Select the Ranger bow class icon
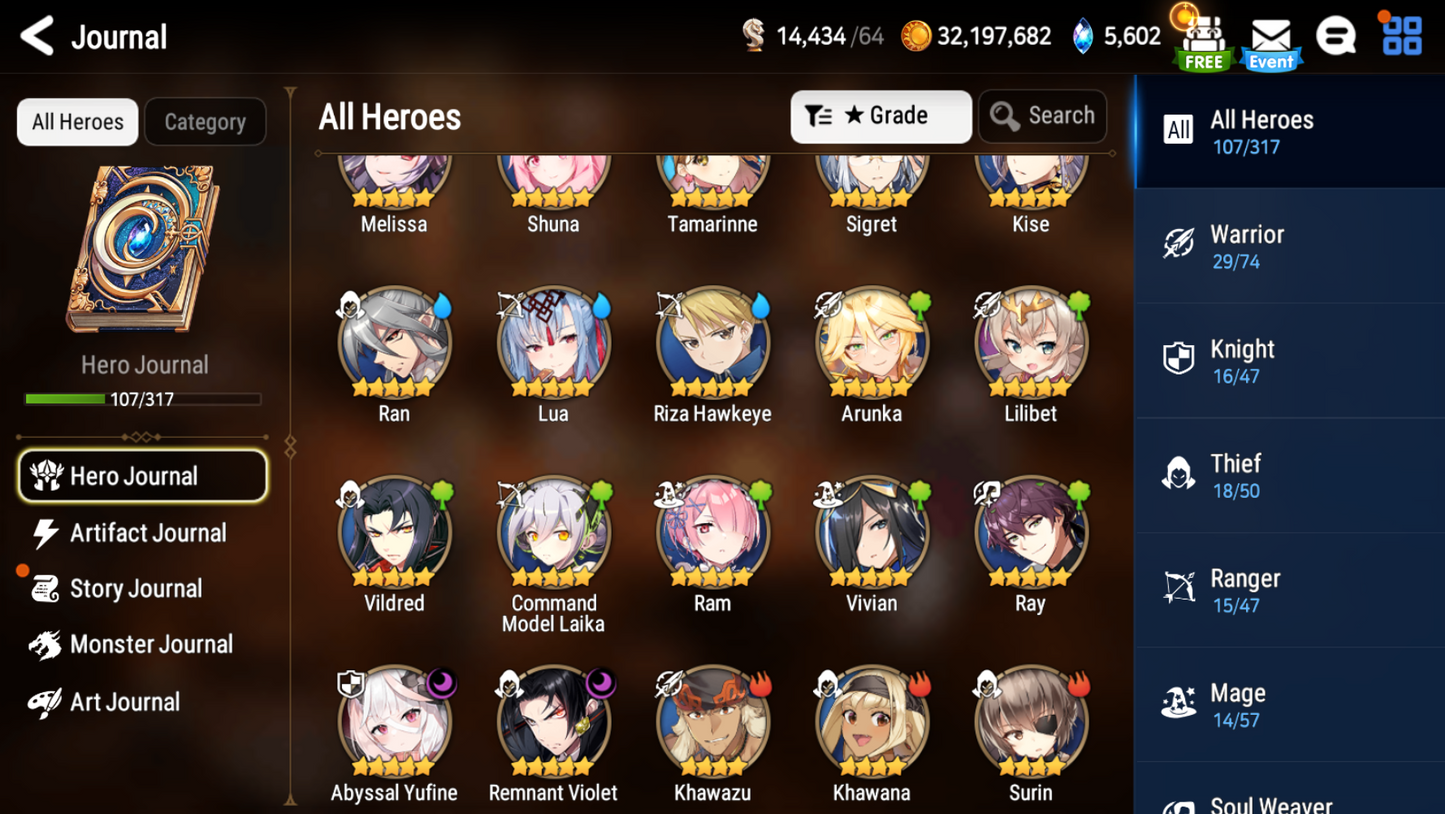 pos(1180,588)
